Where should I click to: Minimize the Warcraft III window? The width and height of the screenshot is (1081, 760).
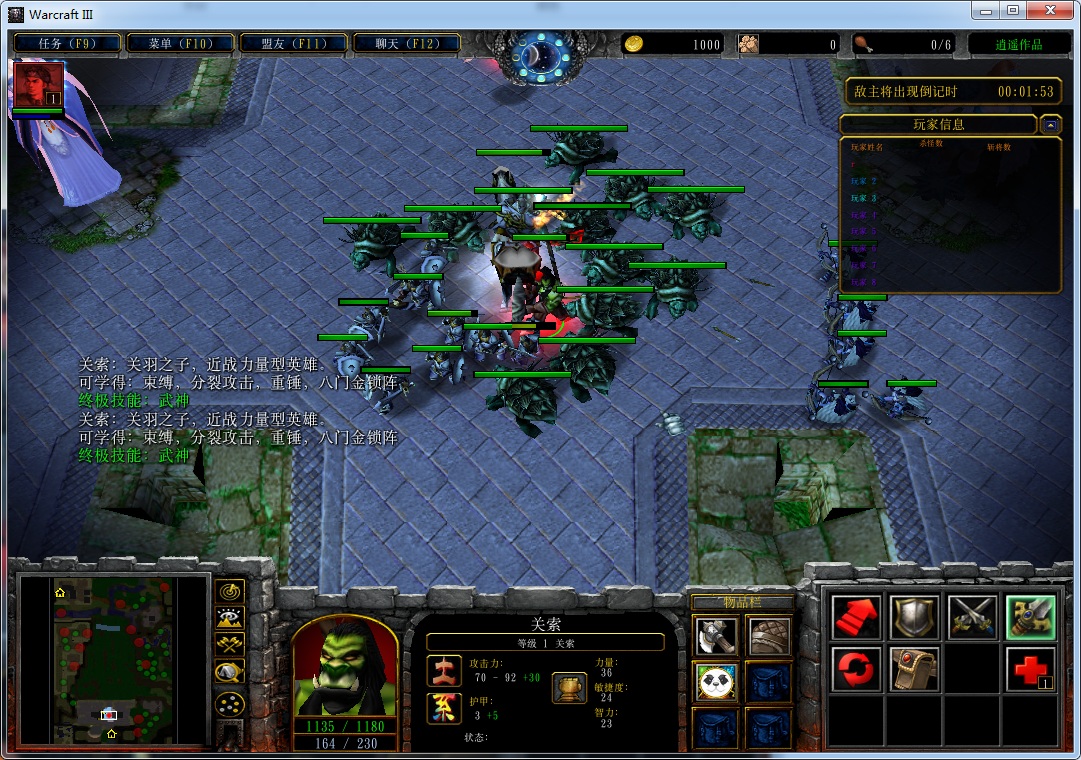[984, 10]
